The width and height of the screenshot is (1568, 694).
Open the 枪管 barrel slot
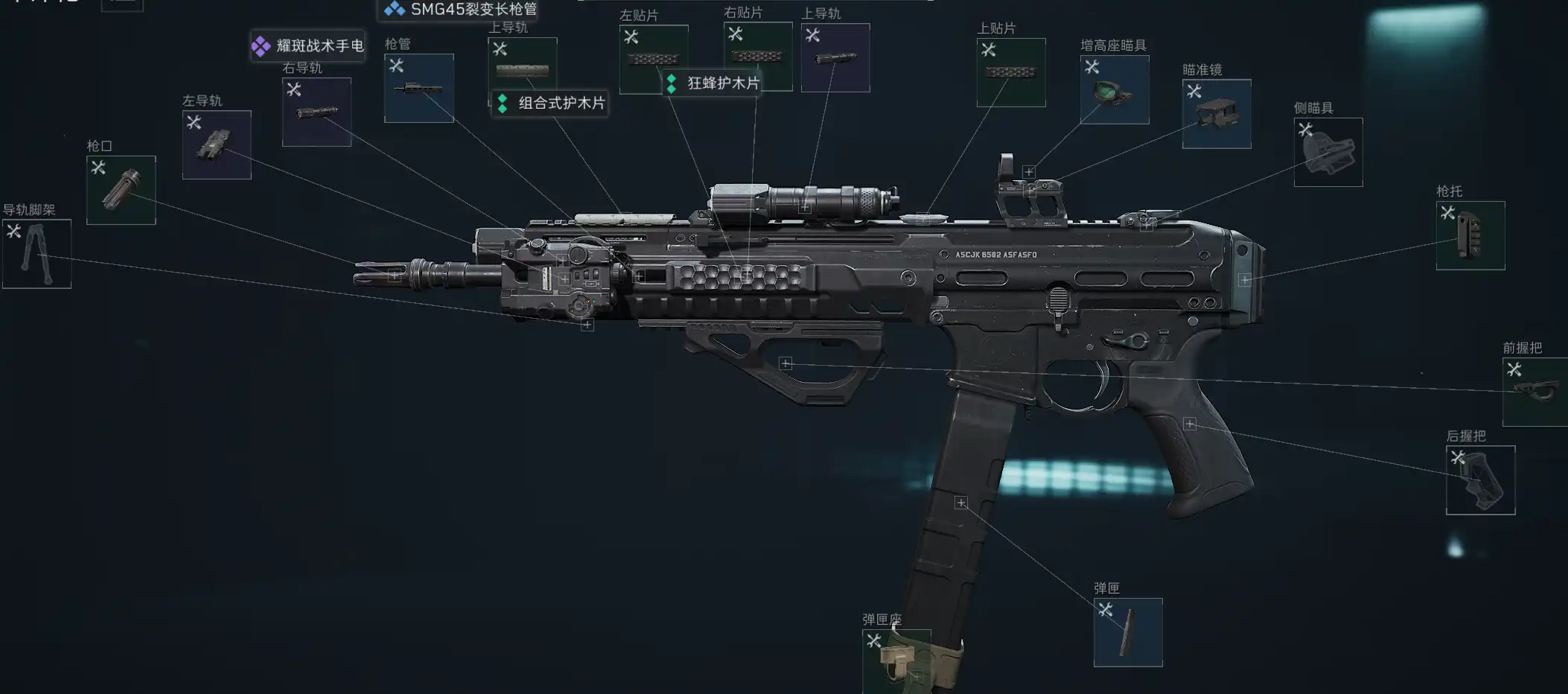[x=418, y=88]
